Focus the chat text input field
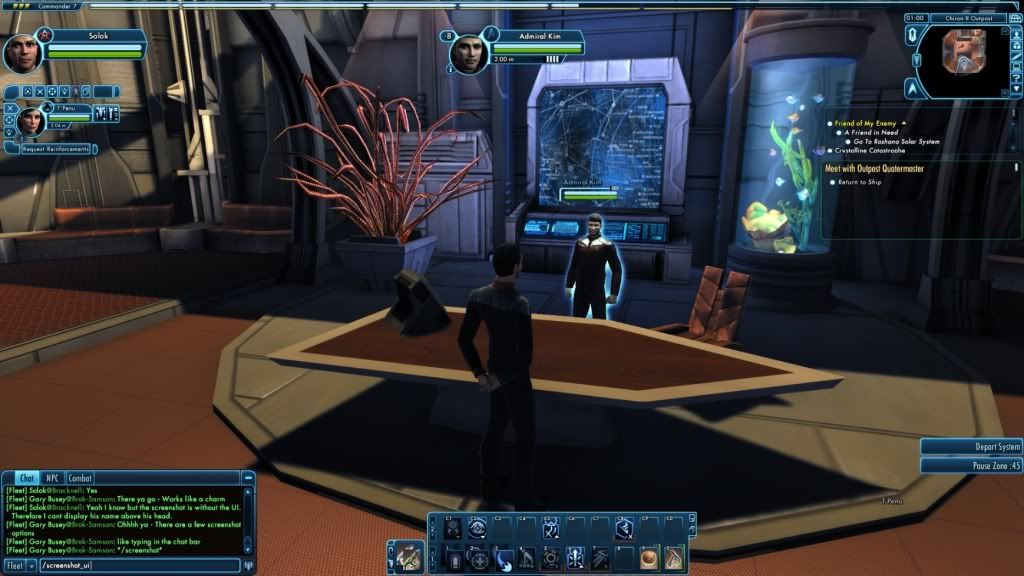This screenshot has width=1024, height=576. pyautogui.click(x=138, y=566)
